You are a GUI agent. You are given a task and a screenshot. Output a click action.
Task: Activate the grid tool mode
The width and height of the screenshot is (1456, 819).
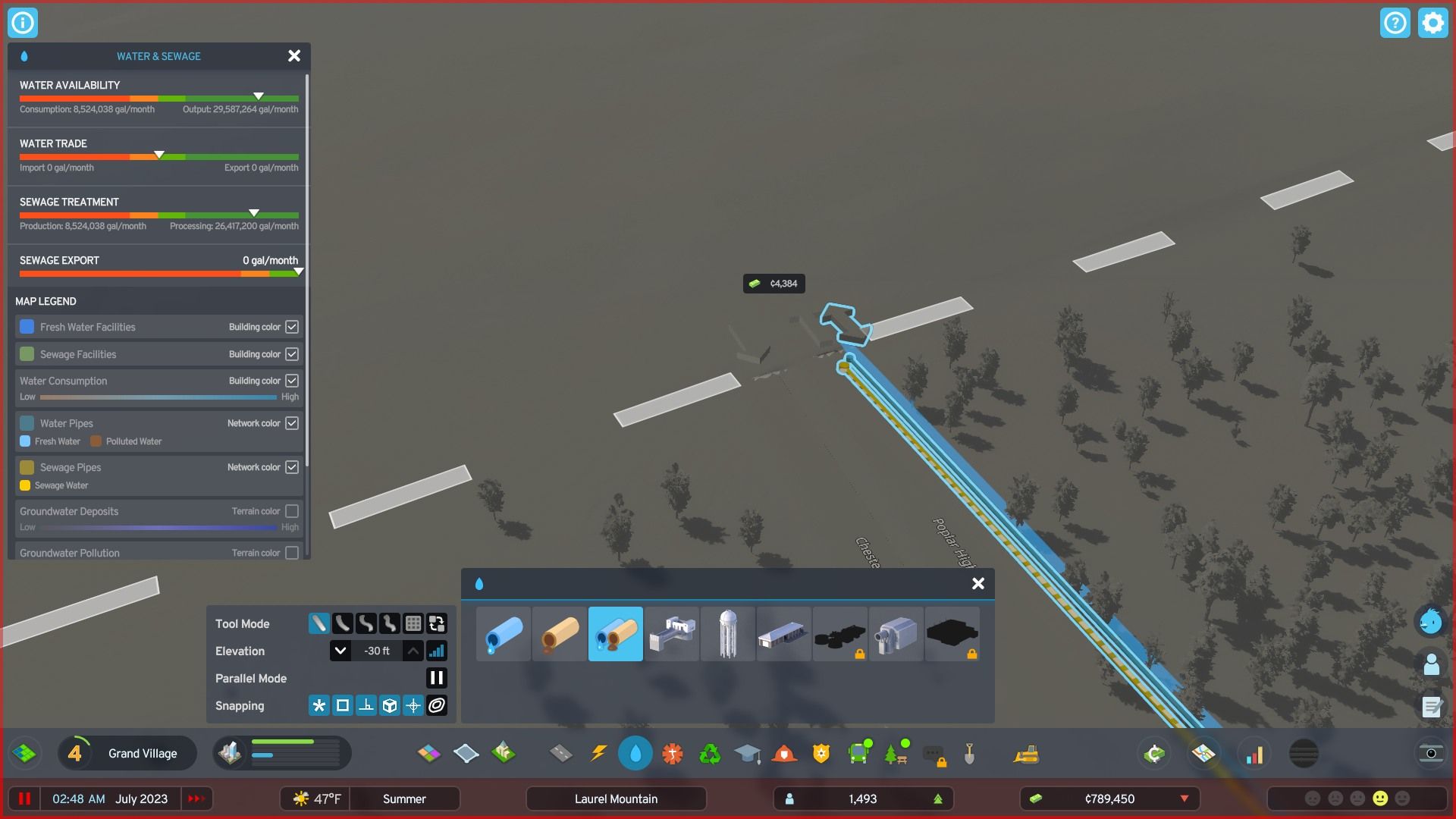413,623
